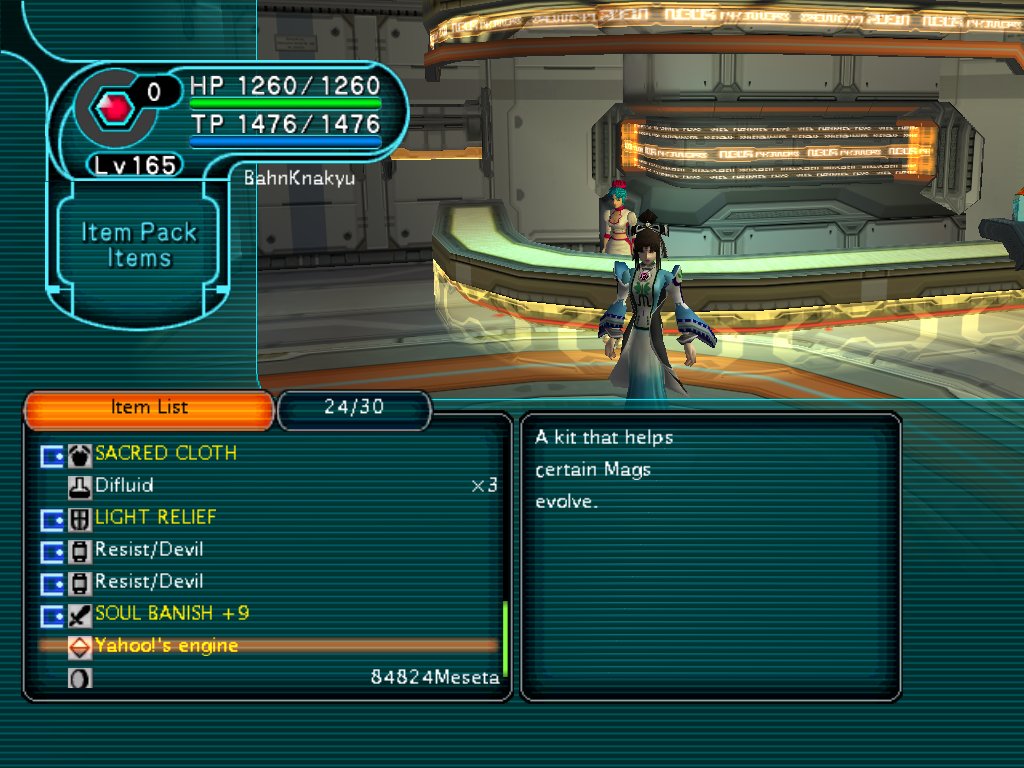This screenshot has height=768, width=1024.
Task: Select the LIGHT RELIEF shield entry
Action: coord(156,518)
